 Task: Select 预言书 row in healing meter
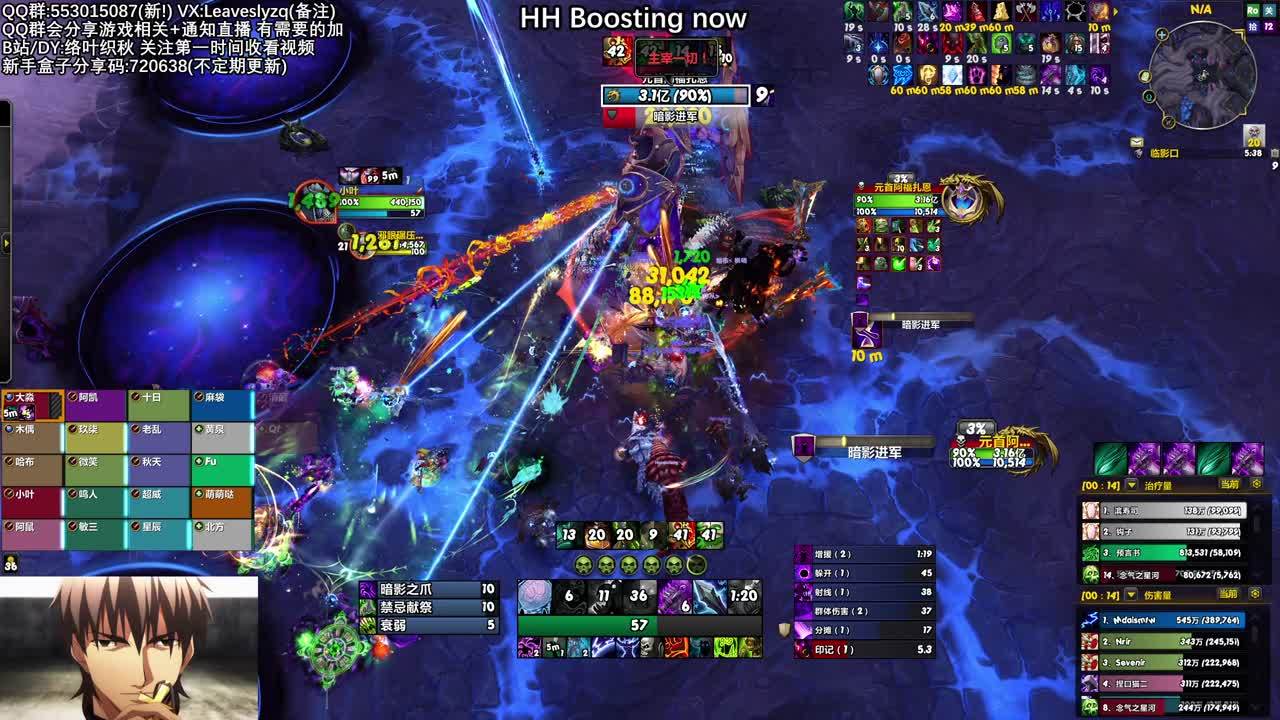[1162, 552]
